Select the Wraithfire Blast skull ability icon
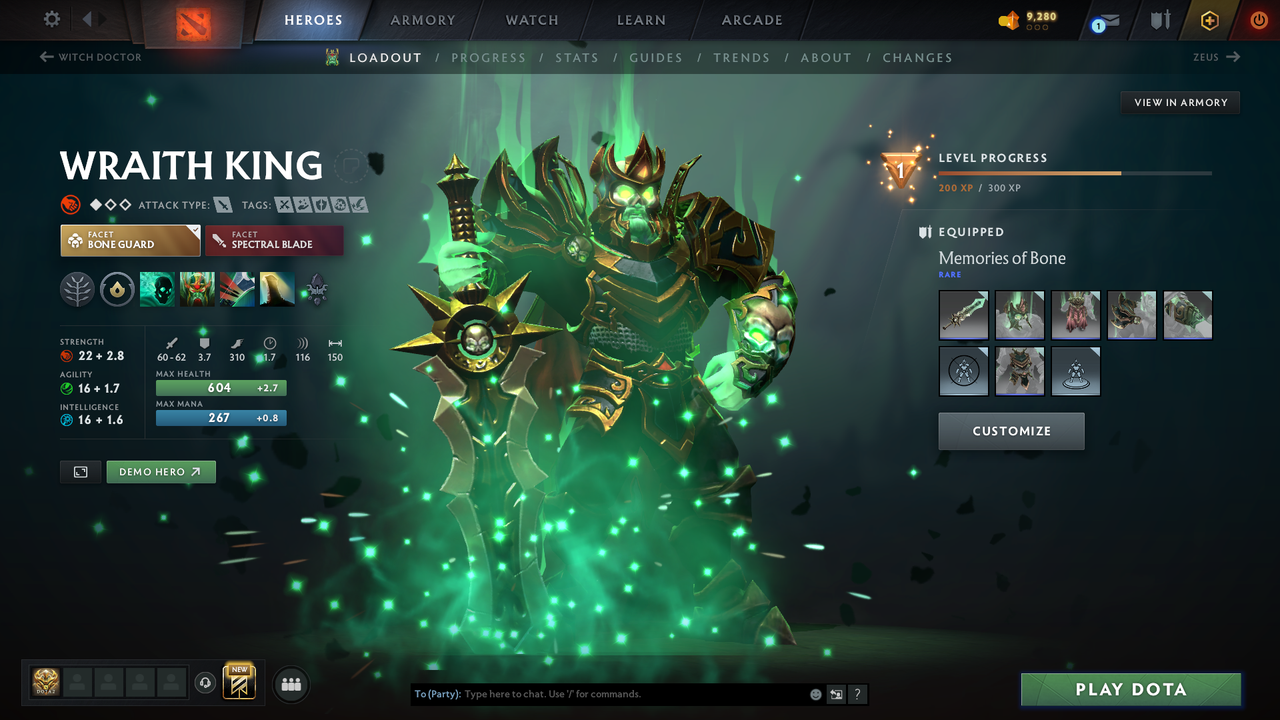Viewport: 1280px width, 720px height. coord(157,289)
